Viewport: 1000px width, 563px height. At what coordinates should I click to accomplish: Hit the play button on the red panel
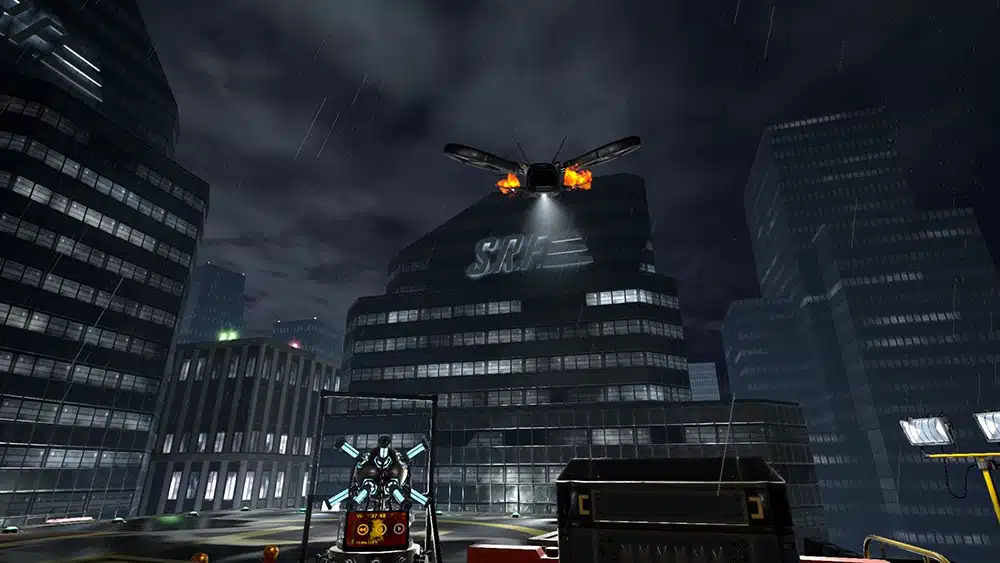click(399, 529)
